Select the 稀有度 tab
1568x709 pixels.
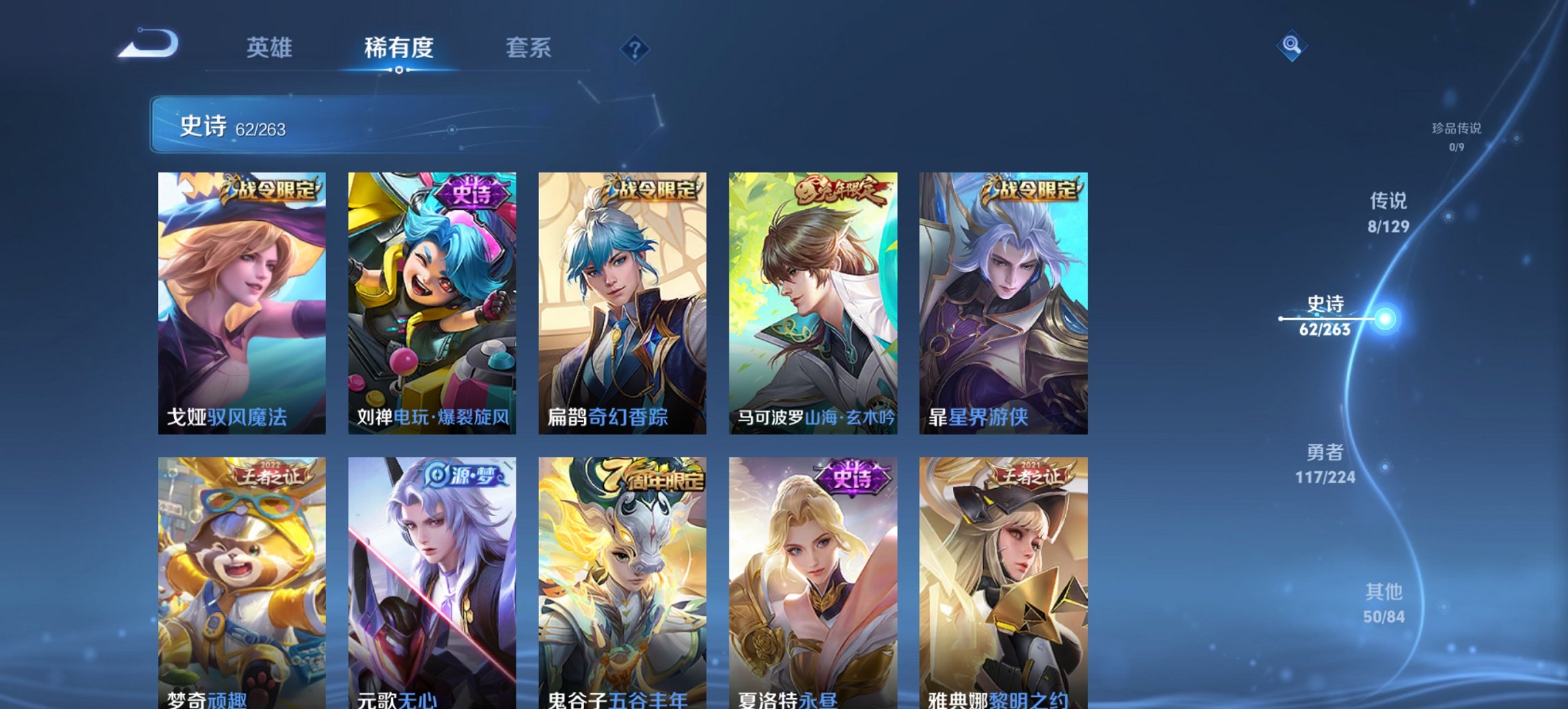pyautogui.click(x=398, y=49)
